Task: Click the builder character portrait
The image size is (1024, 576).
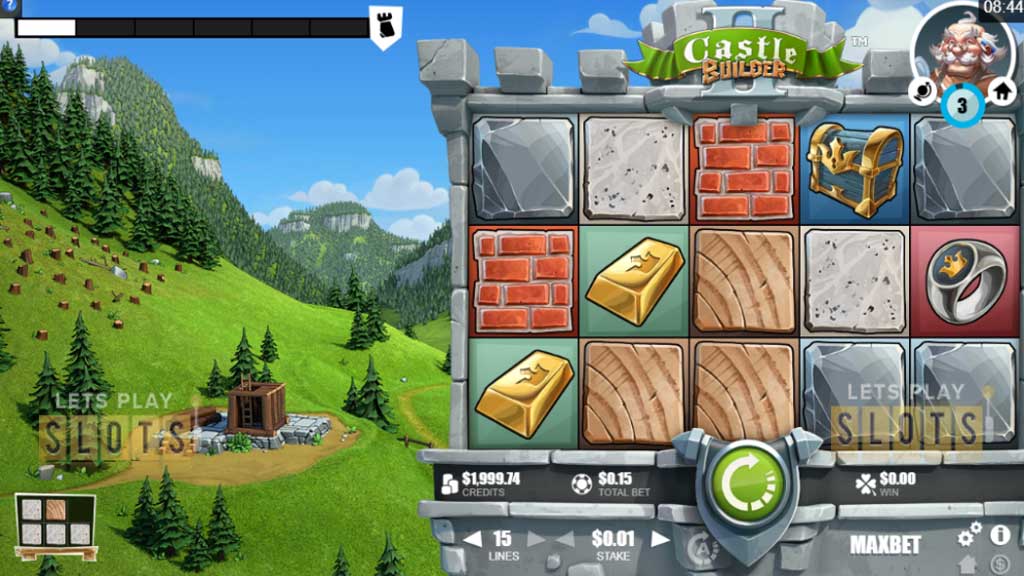Action: click(961, 46)
